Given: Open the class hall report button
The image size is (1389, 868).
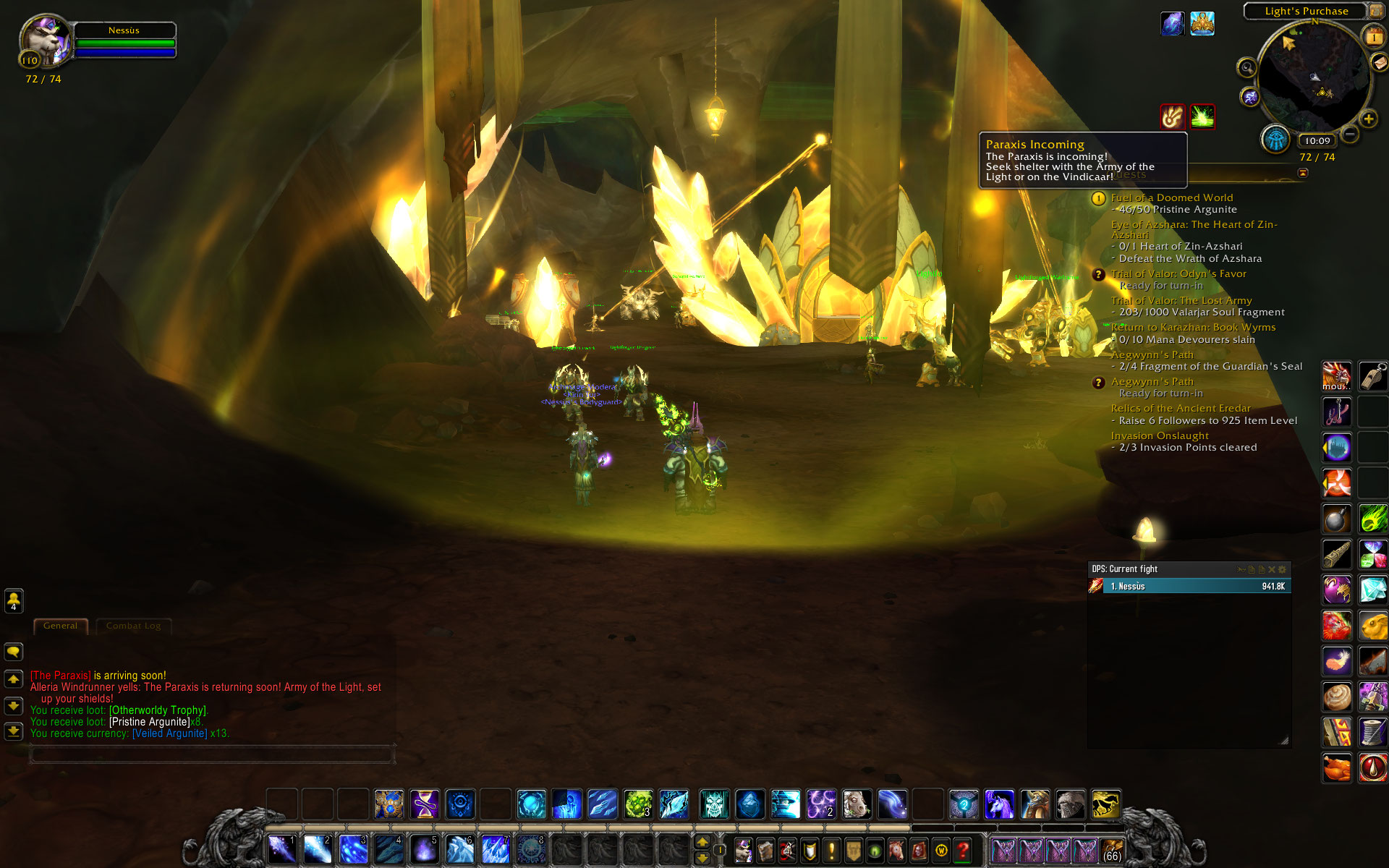Looking at the screenshot, I should 1275,139.
